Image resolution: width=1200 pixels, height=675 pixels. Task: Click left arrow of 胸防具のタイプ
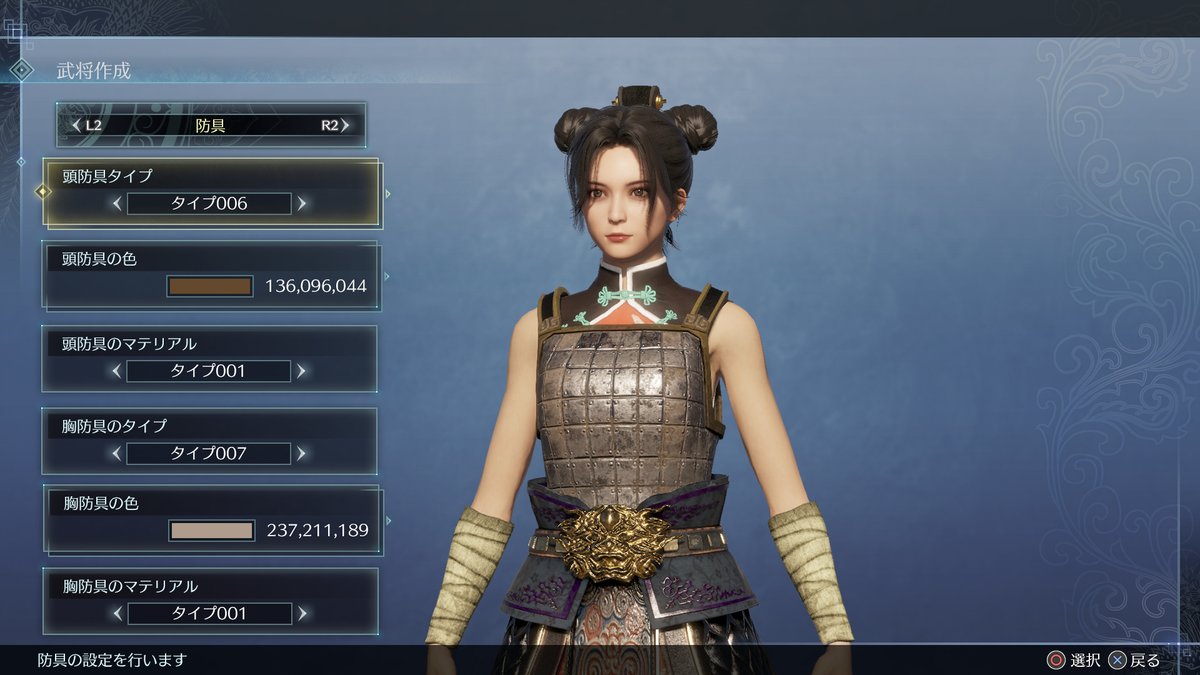117,453
